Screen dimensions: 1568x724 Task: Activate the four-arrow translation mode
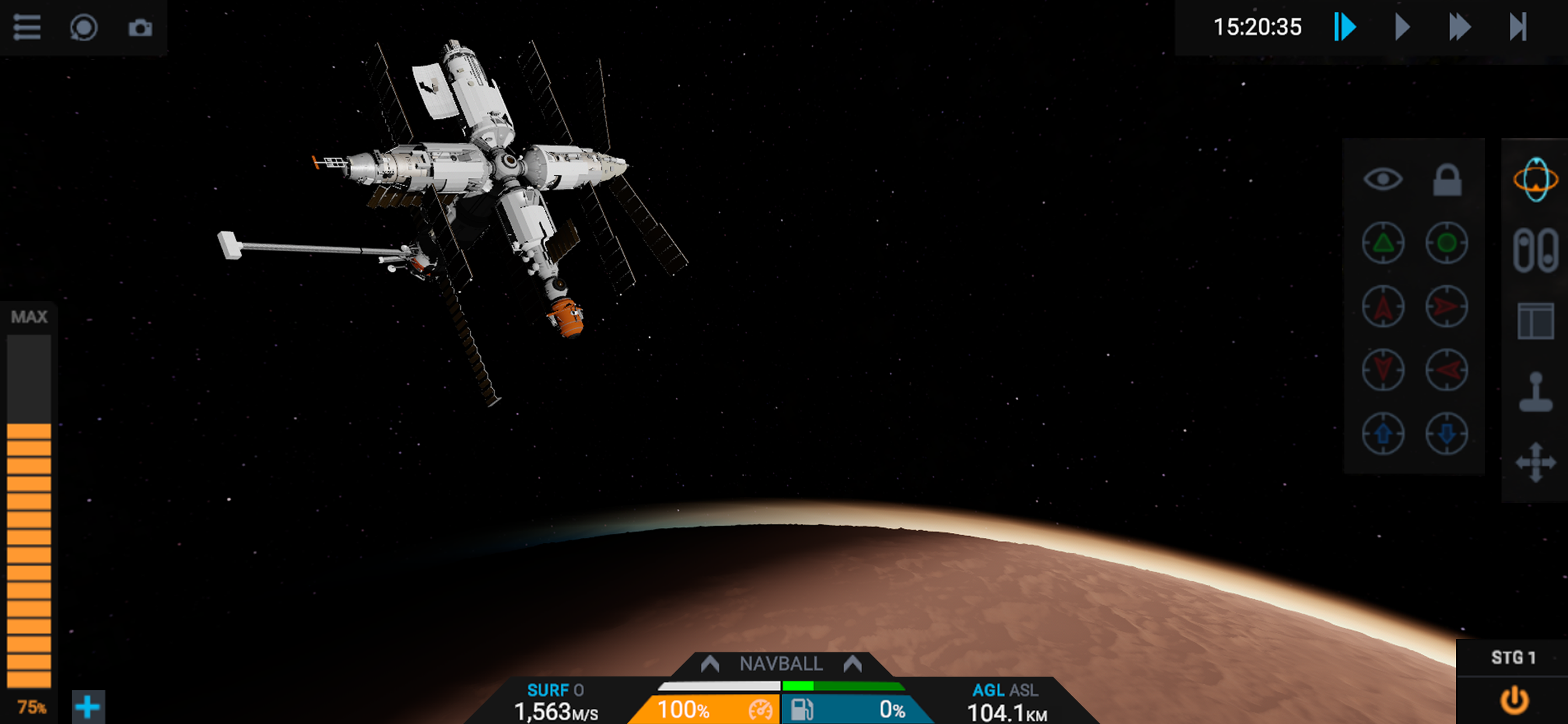point(1535,462)
